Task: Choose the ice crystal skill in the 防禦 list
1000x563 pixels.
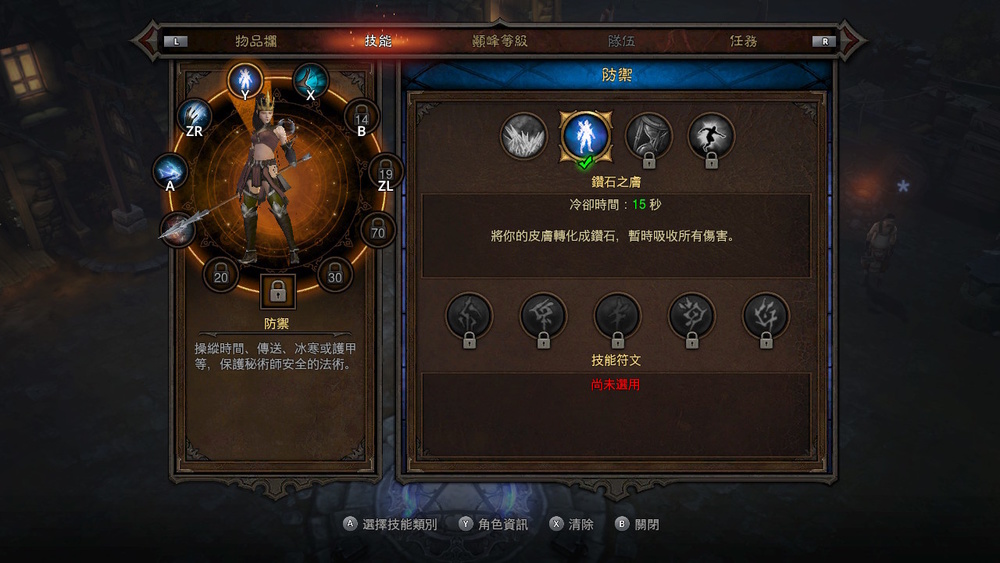Action: [524, 136]
